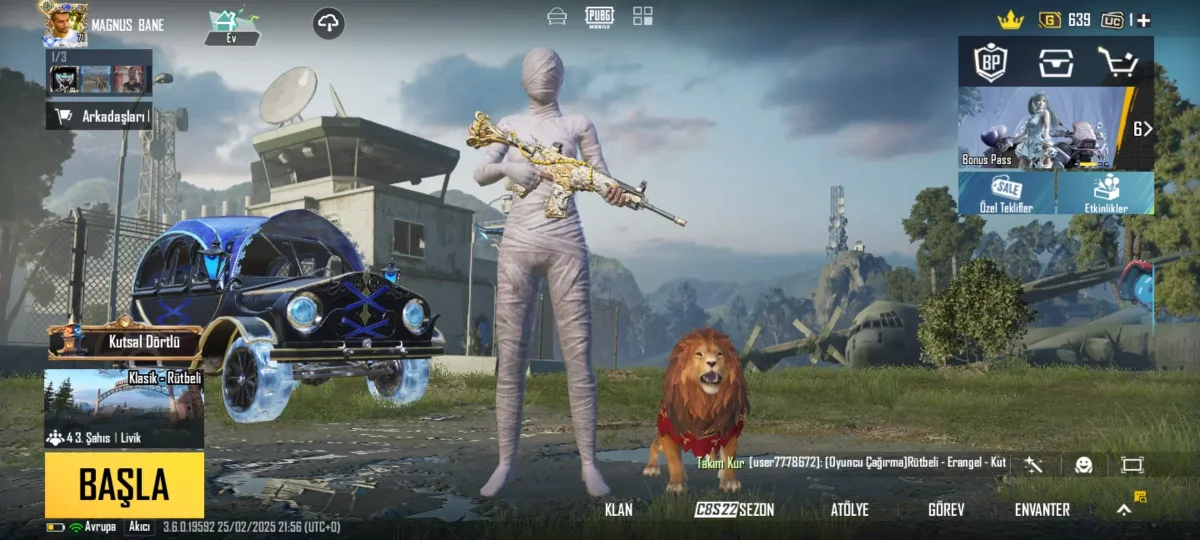Open the KLAN menu
This screenshot has width=1200, height=540.
pos(619,510)
